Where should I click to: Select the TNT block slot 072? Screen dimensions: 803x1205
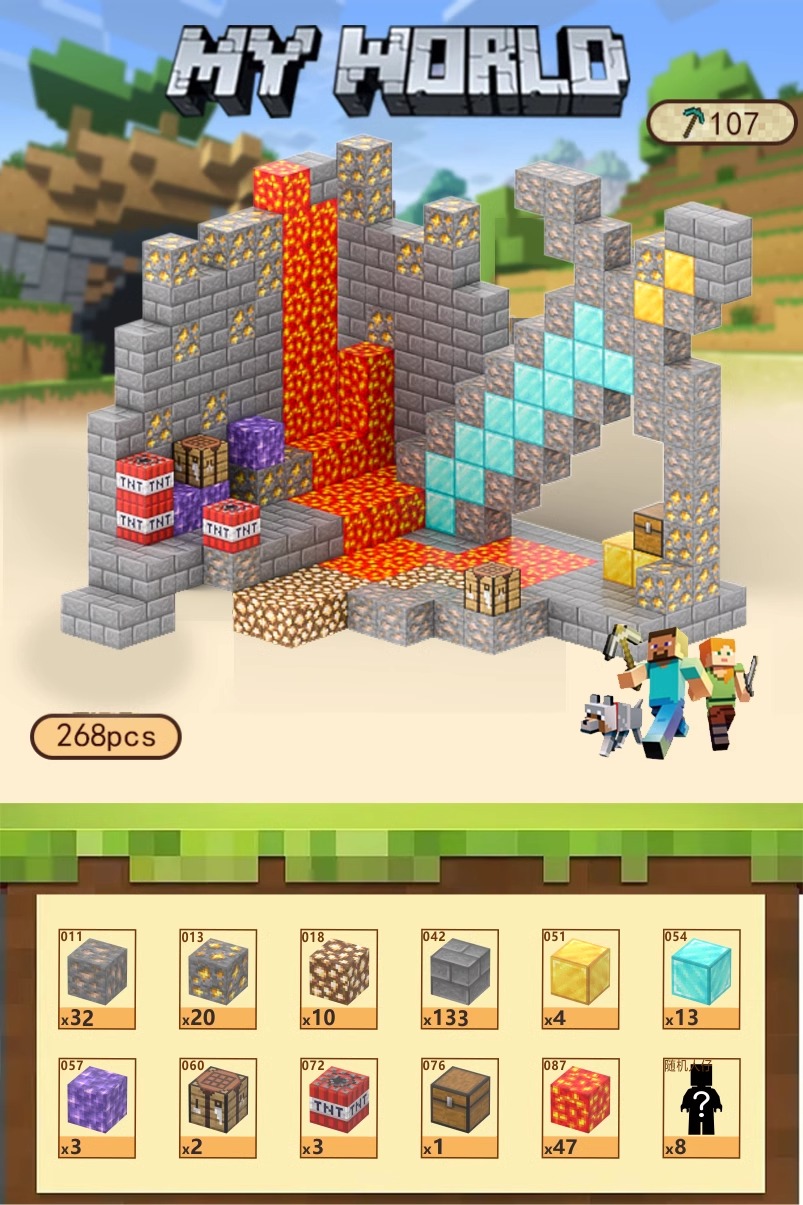(339, 1107)
